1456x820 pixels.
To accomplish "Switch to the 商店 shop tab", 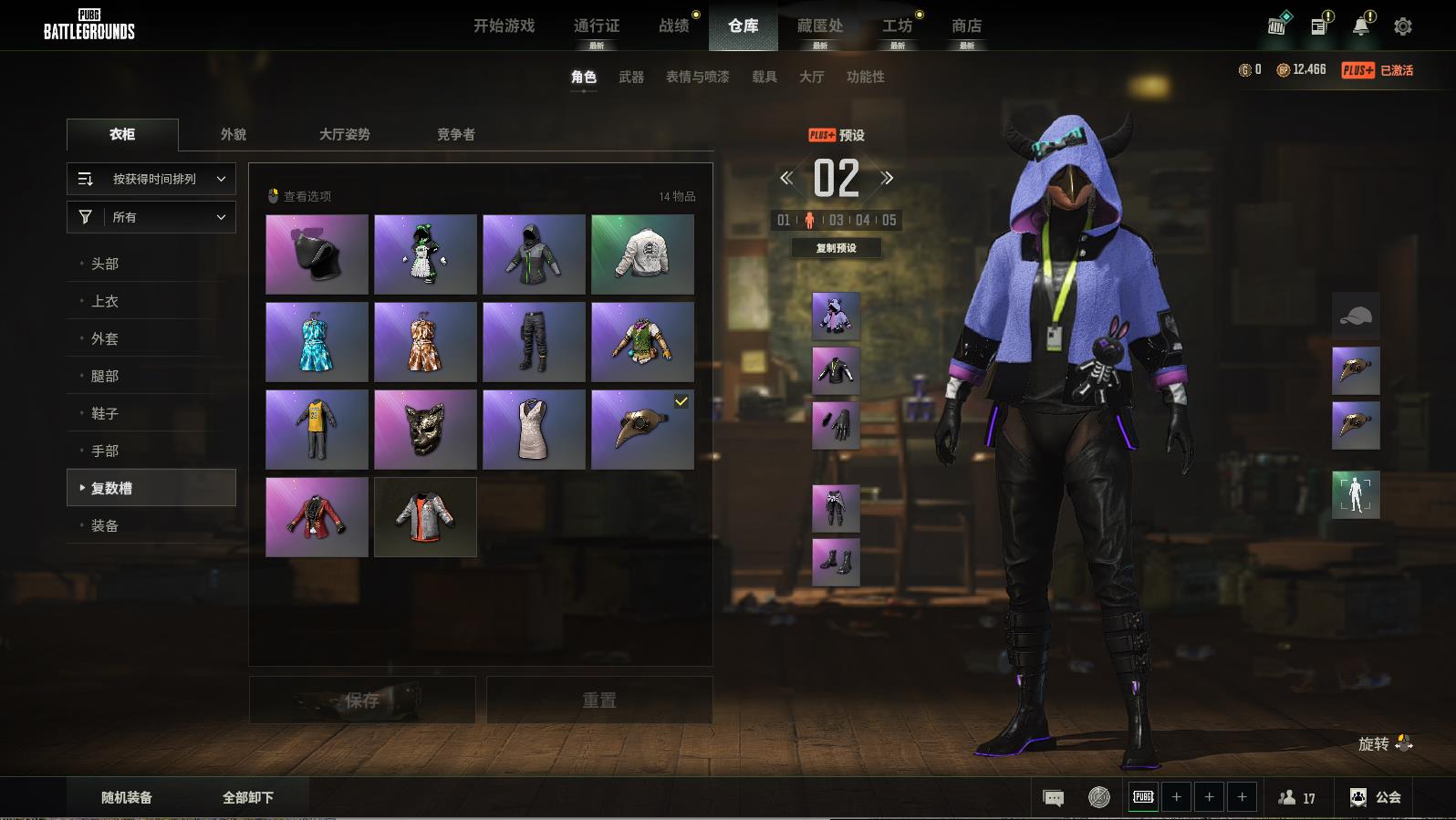I will click(x=966, y=26).
